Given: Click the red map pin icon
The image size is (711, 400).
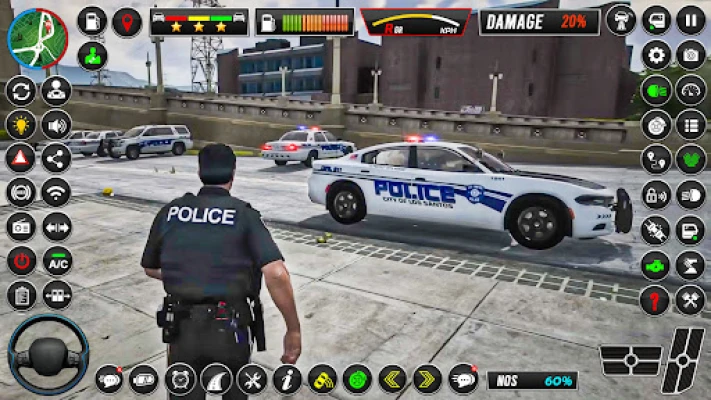Looking at the screenshot, I should pos(126,22).
